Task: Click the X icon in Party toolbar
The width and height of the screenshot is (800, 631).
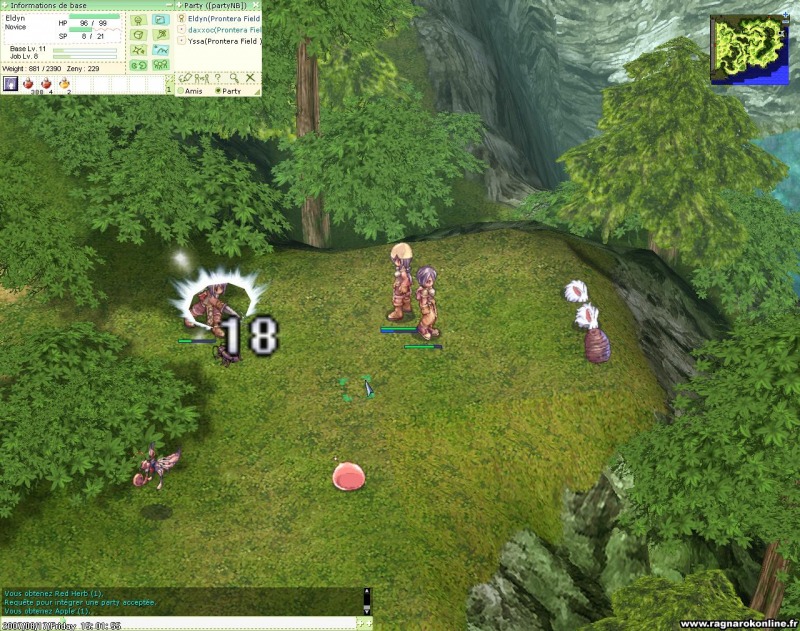Action: pos(250,77)
